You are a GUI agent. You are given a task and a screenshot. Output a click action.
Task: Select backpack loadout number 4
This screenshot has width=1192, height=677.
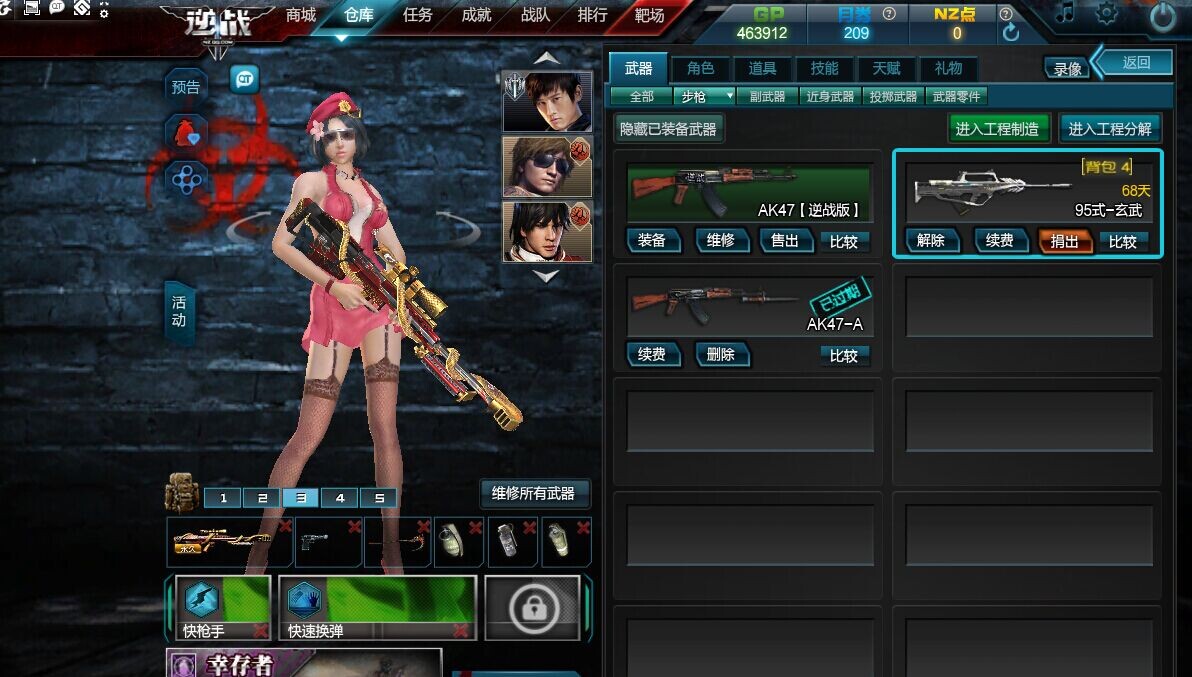coord(340,498)
